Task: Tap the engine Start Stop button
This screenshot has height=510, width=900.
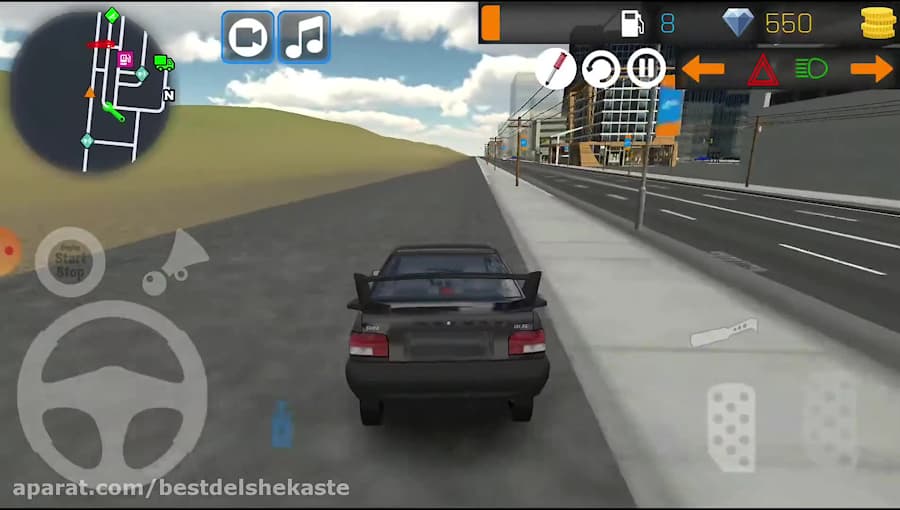Action: tap(70, 262)
